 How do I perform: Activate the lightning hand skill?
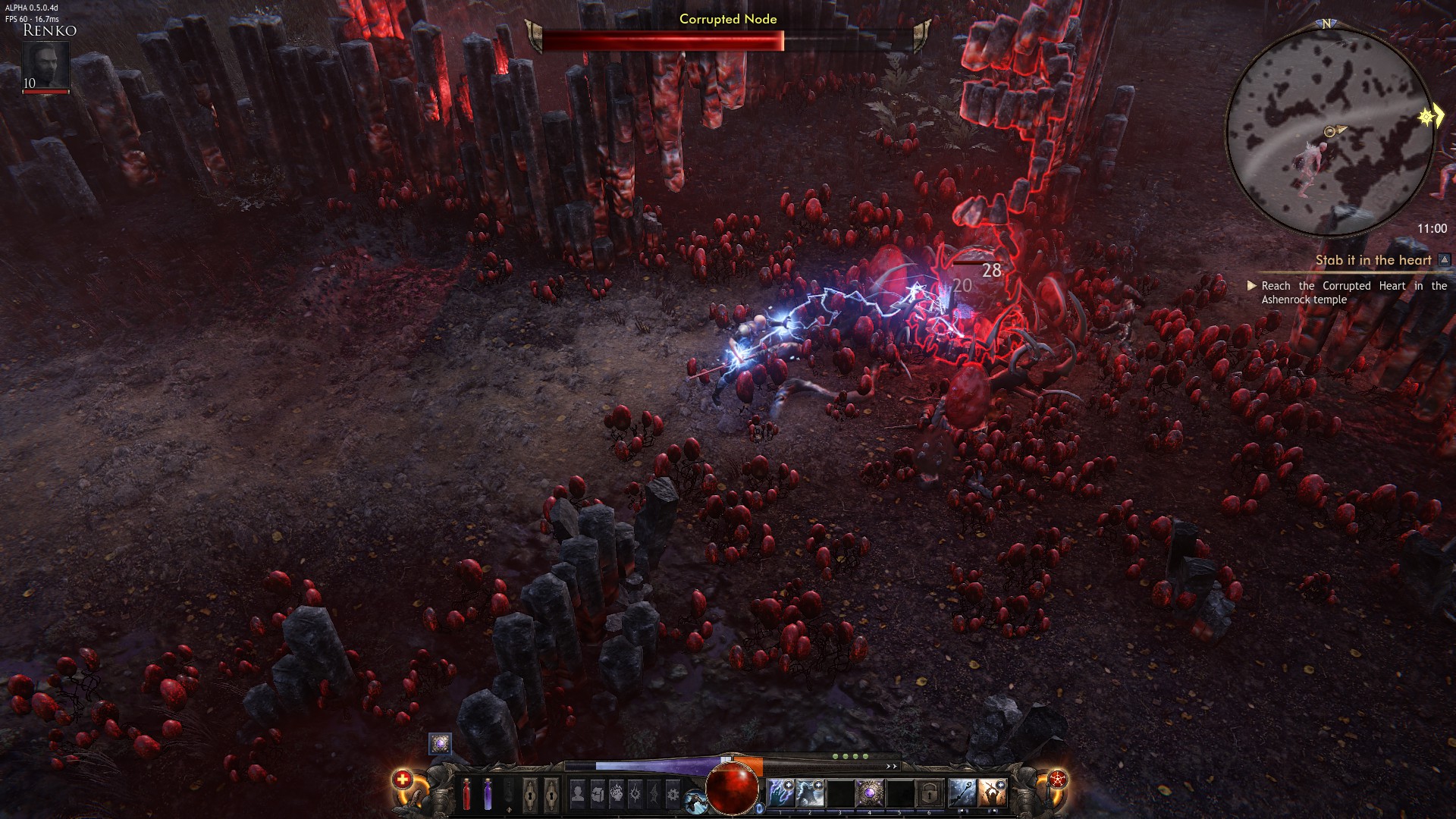click(780, 793)
